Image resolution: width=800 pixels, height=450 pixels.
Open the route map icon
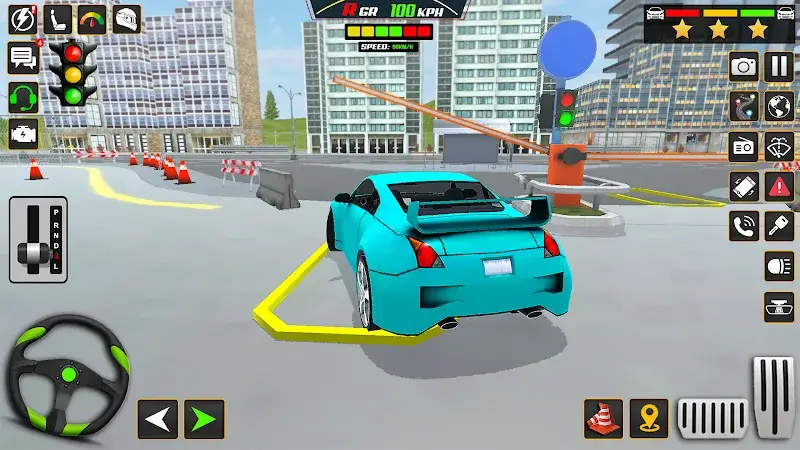(743, 106)
